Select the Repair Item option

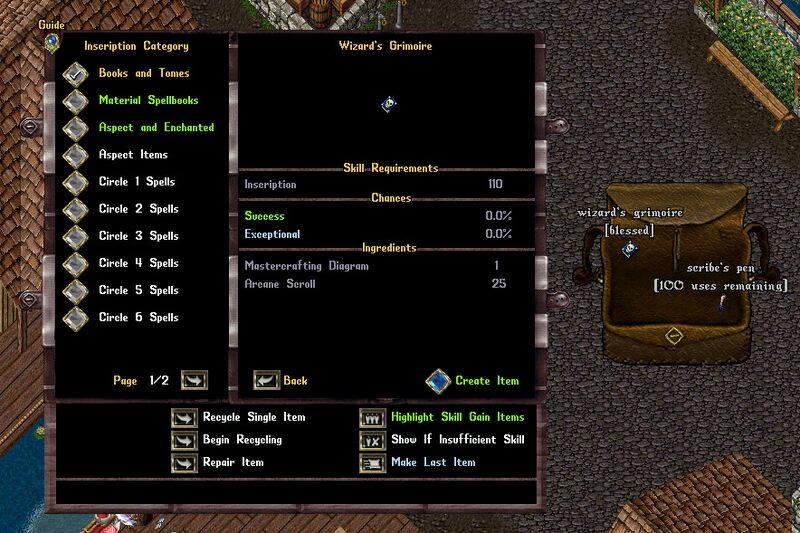[x=186, y=463]
